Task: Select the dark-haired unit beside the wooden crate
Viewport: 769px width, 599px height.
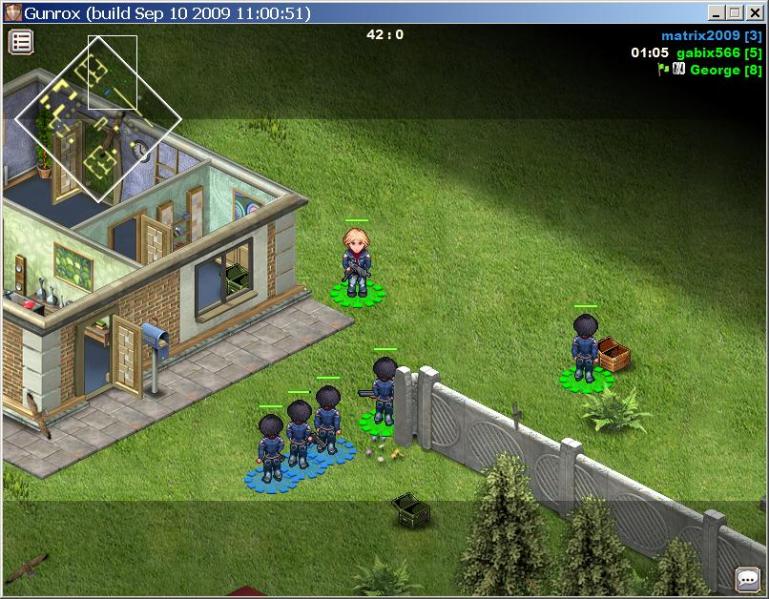Action: (585, 349)
